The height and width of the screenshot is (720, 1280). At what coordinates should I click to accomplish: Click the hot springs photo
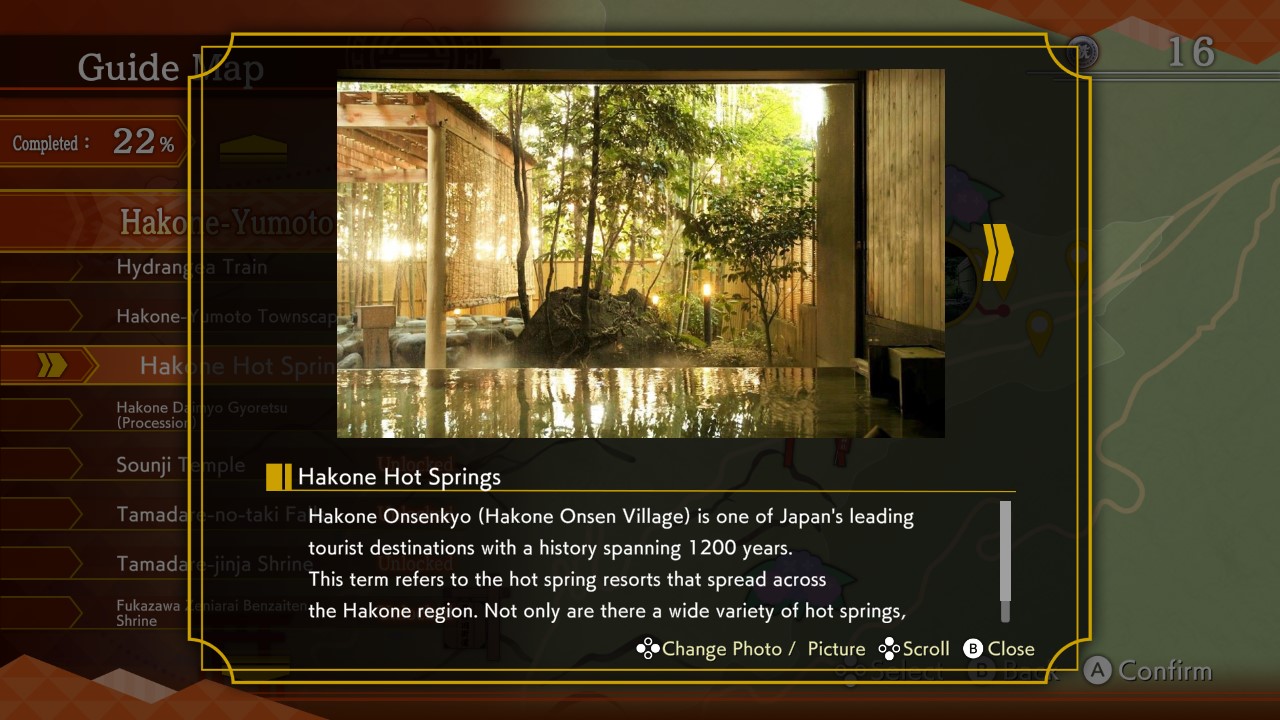pos(640,253)
